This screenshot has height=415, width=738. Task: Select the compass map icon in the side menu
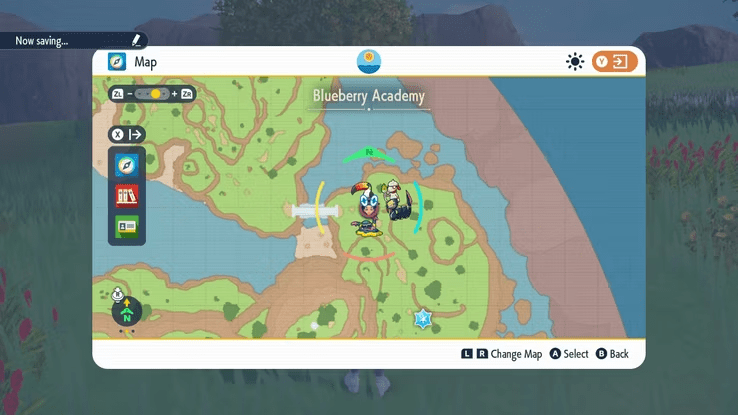pyautogui.click(x=126, y=165)
